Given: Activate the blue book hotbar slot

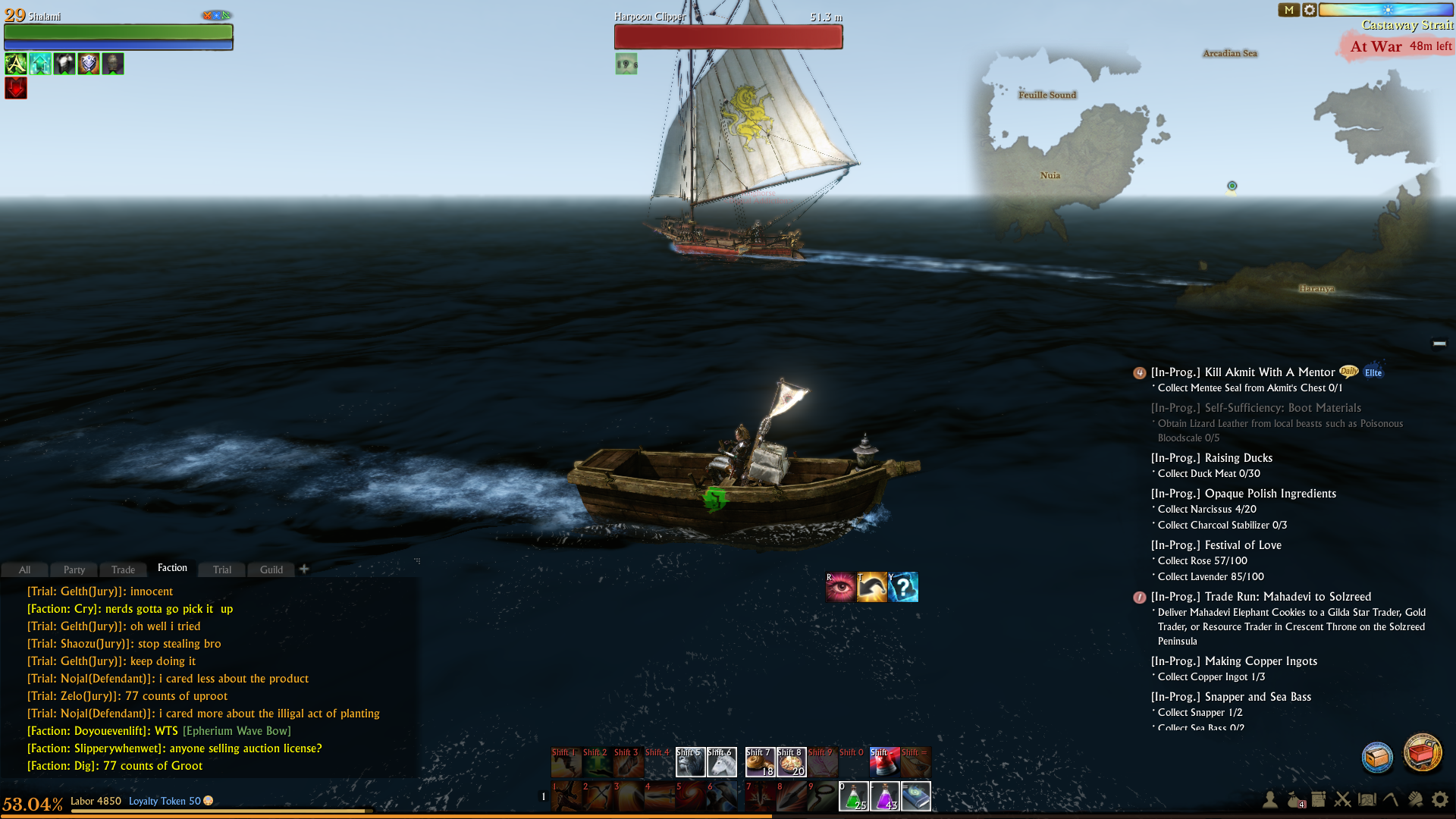Looking at the screenshot, I should (915, 796).
